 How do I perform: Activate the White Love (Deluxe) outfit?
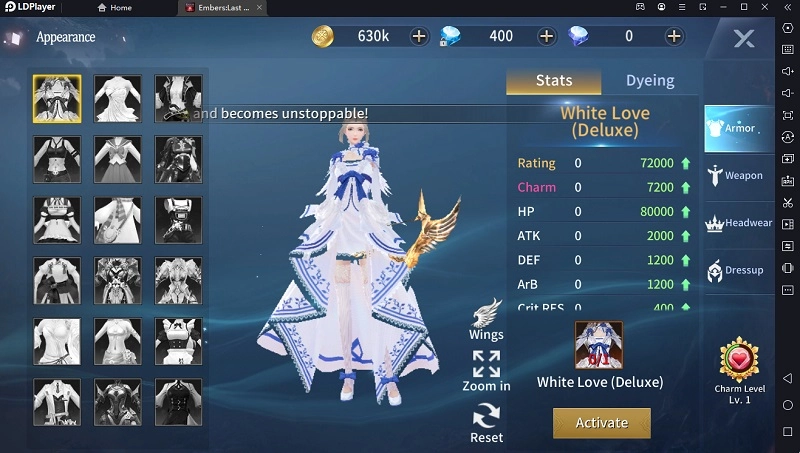tap(601, 422)
